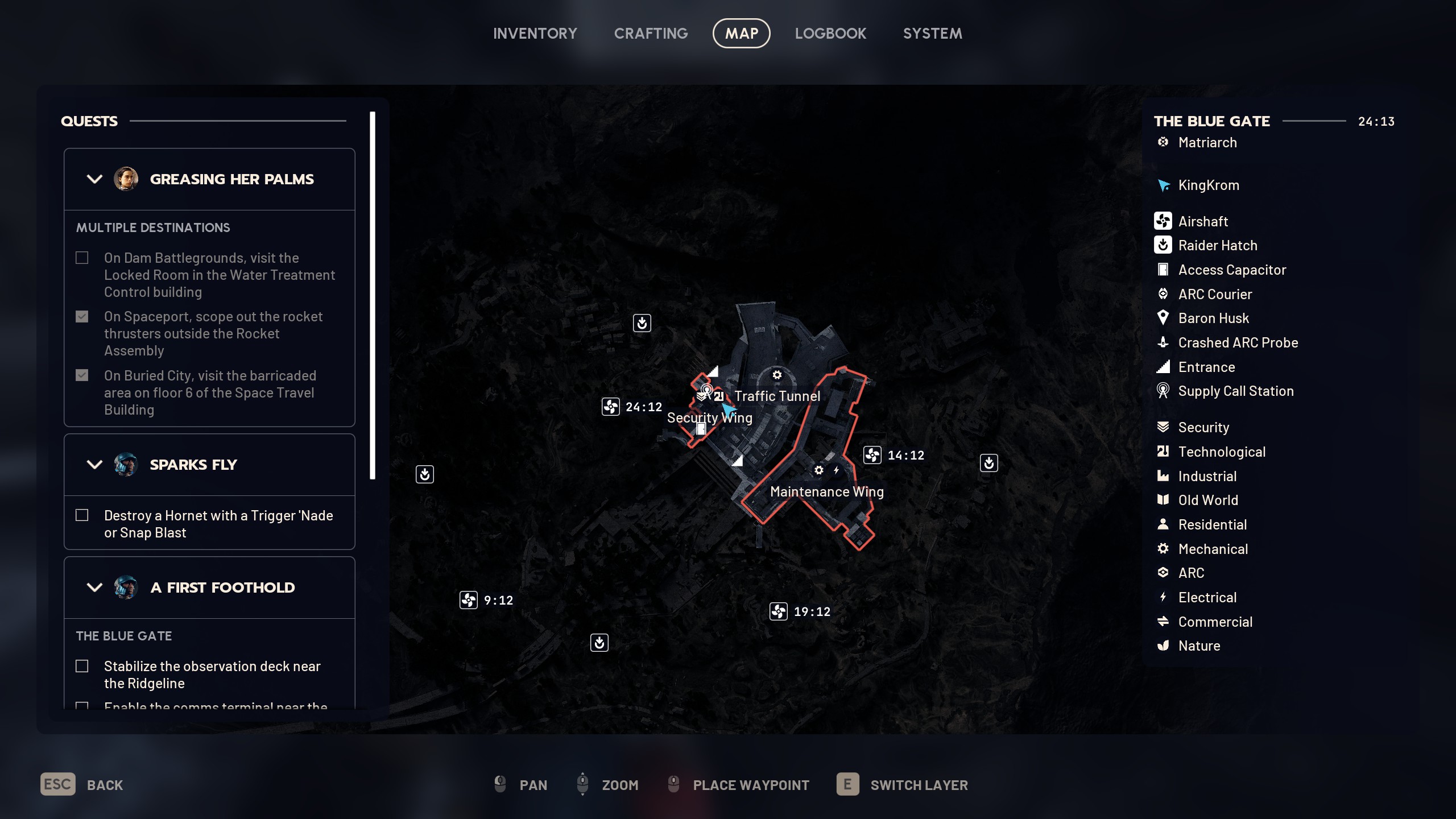Select the ARC Courier legend icon
Image resolution: width=1456 pixels, height=819 pixels.
point(1163,294)
